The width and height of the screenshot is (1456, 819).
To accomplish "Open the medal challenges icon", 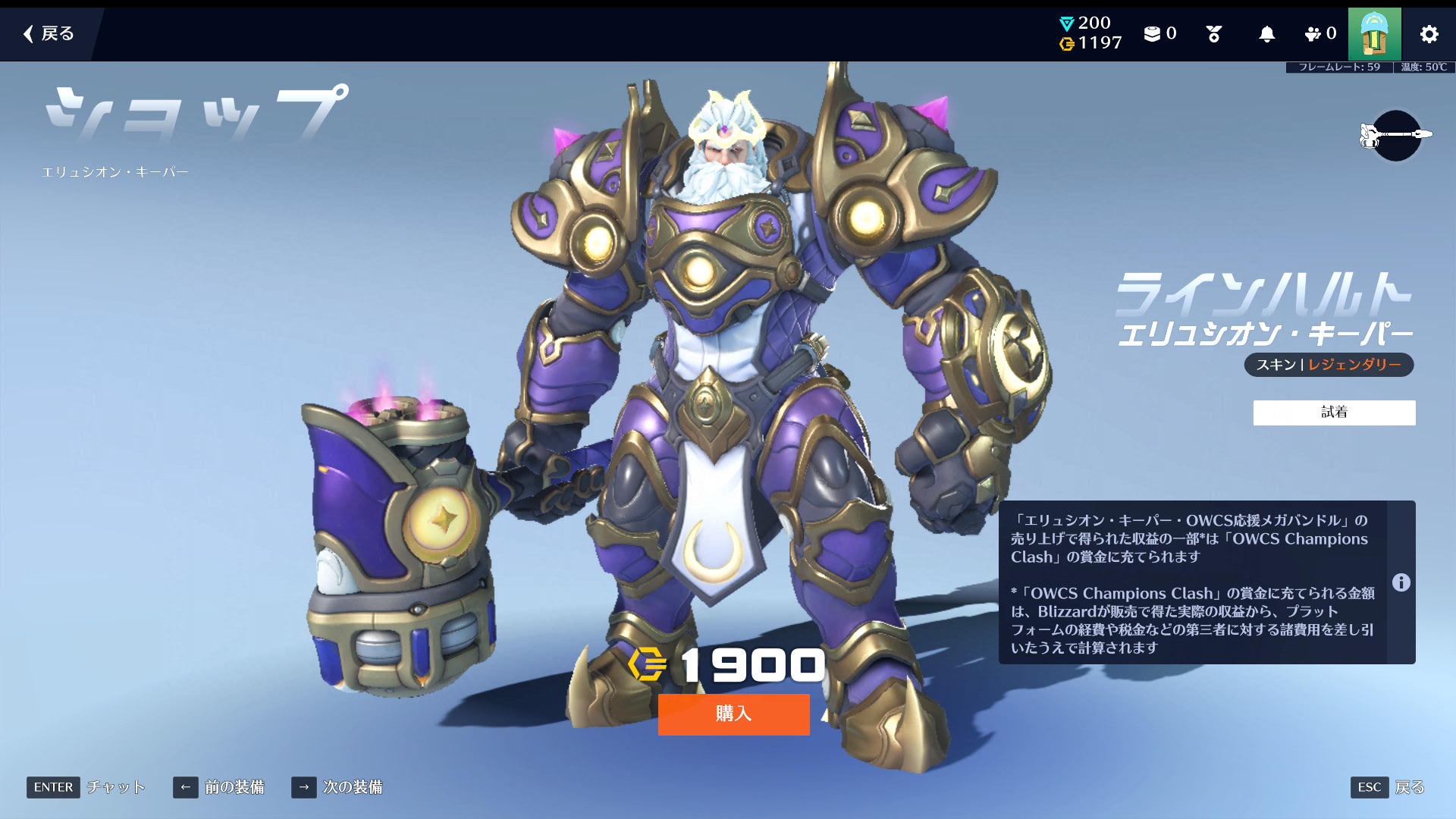I will (x=1213, y=34).
